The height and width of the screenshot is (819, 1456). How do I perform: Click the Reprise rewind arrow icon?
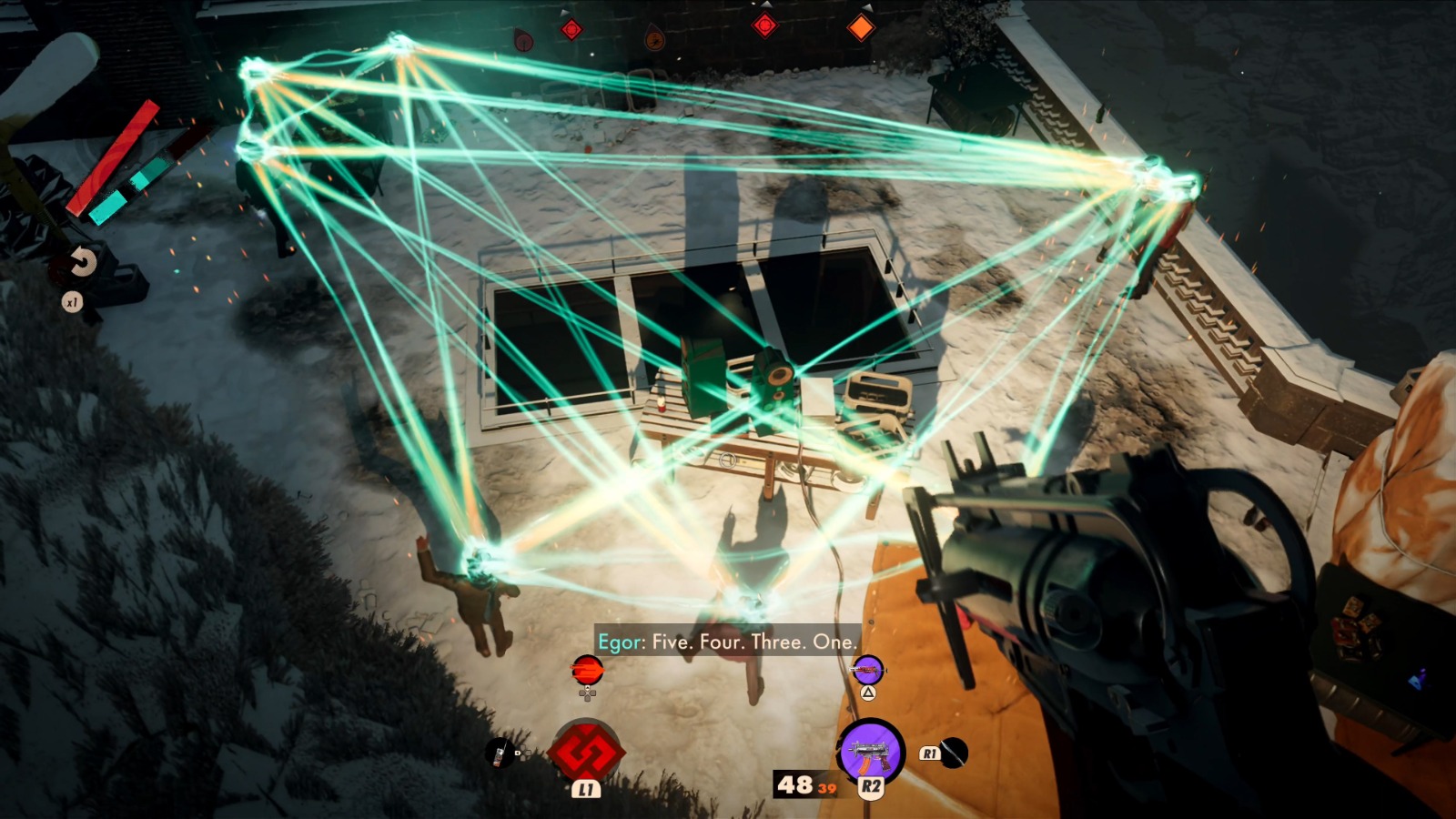tap(82, 264)
